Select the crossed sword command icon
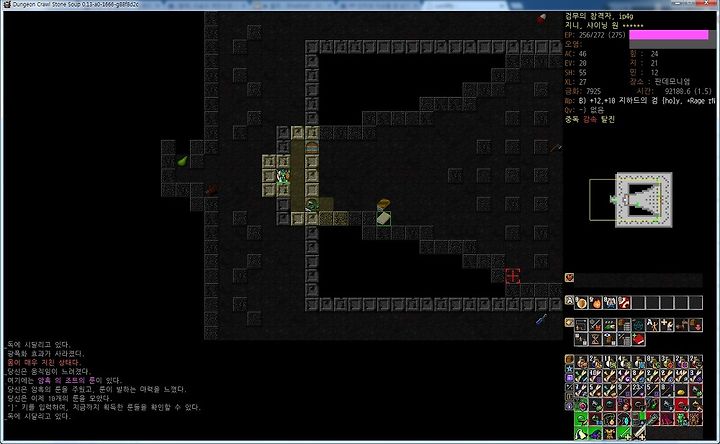 click(596, 325)
